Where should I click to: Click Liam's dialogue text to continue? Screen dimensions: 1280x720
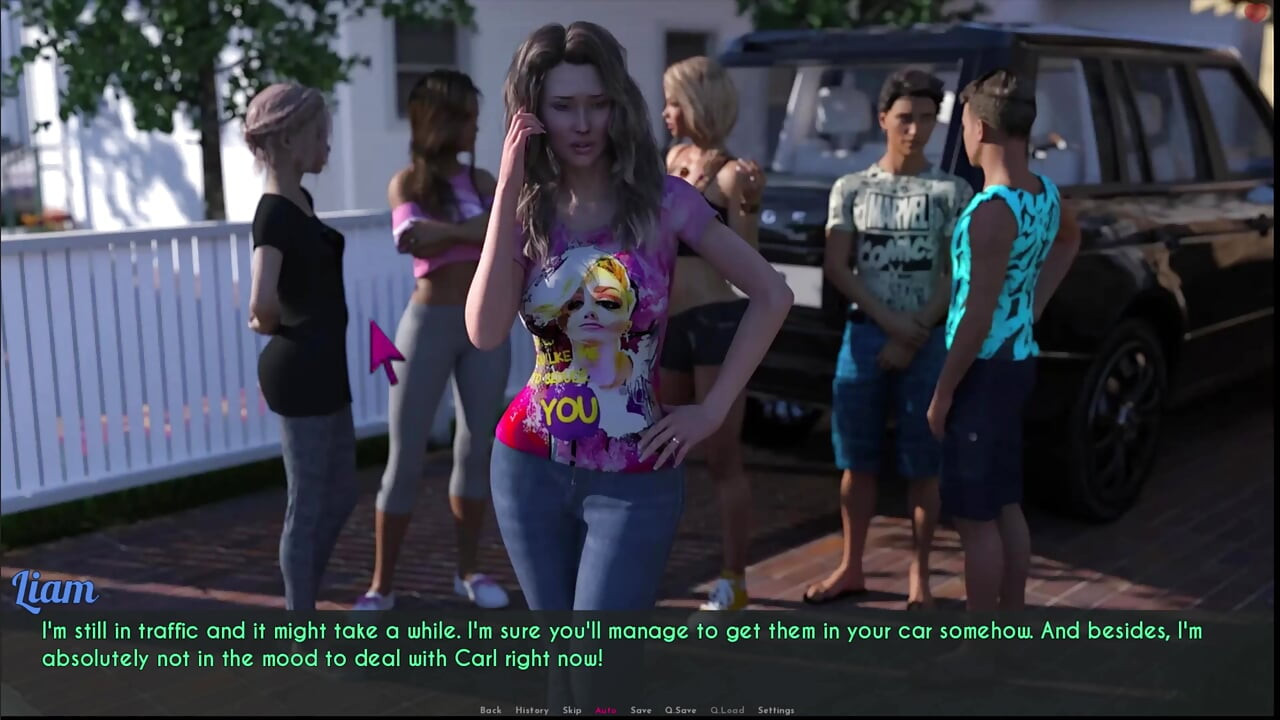620,645
